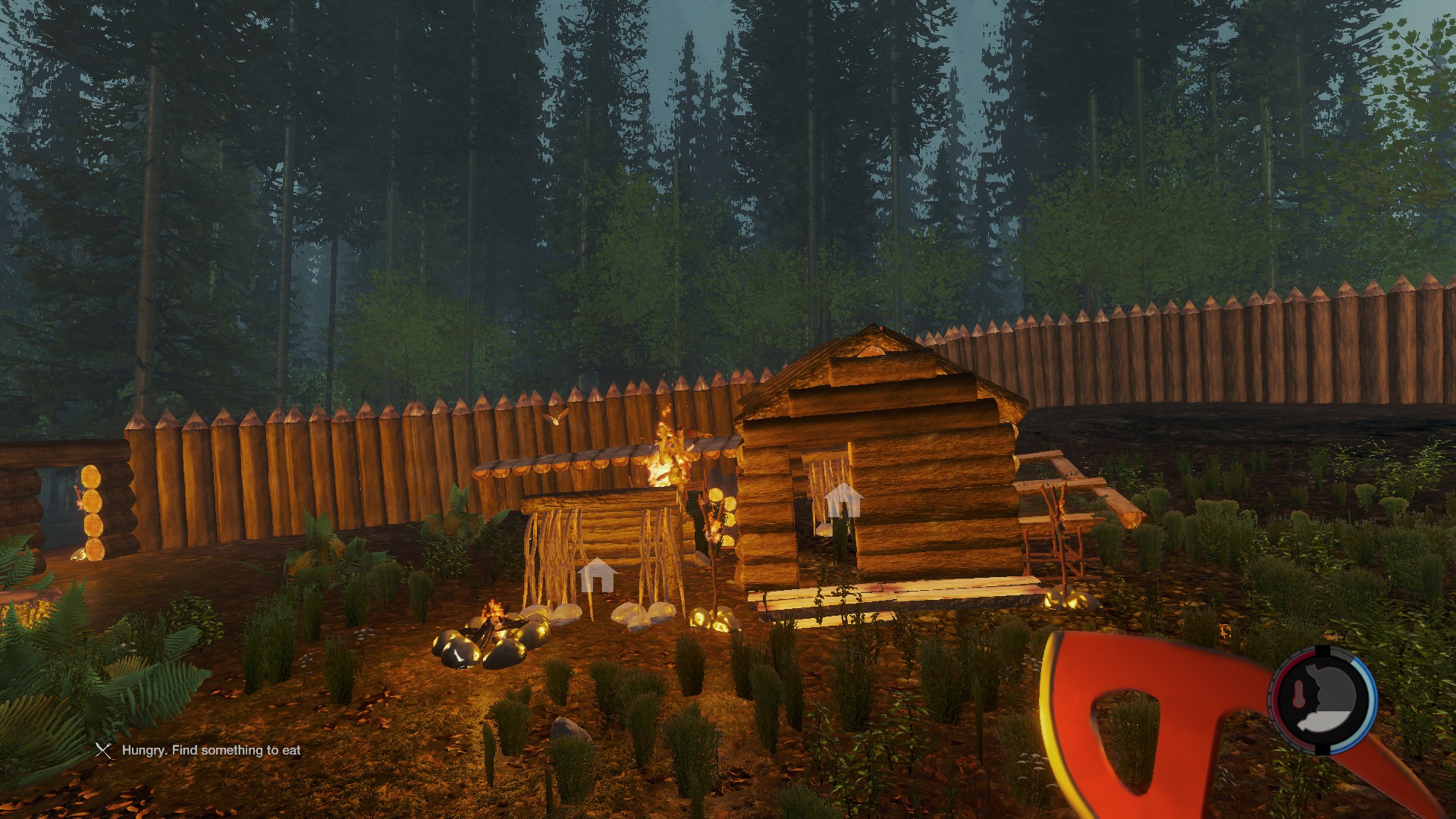Click the hungry notification's crossed utensils icon
1456x819 pixels.
103,751
